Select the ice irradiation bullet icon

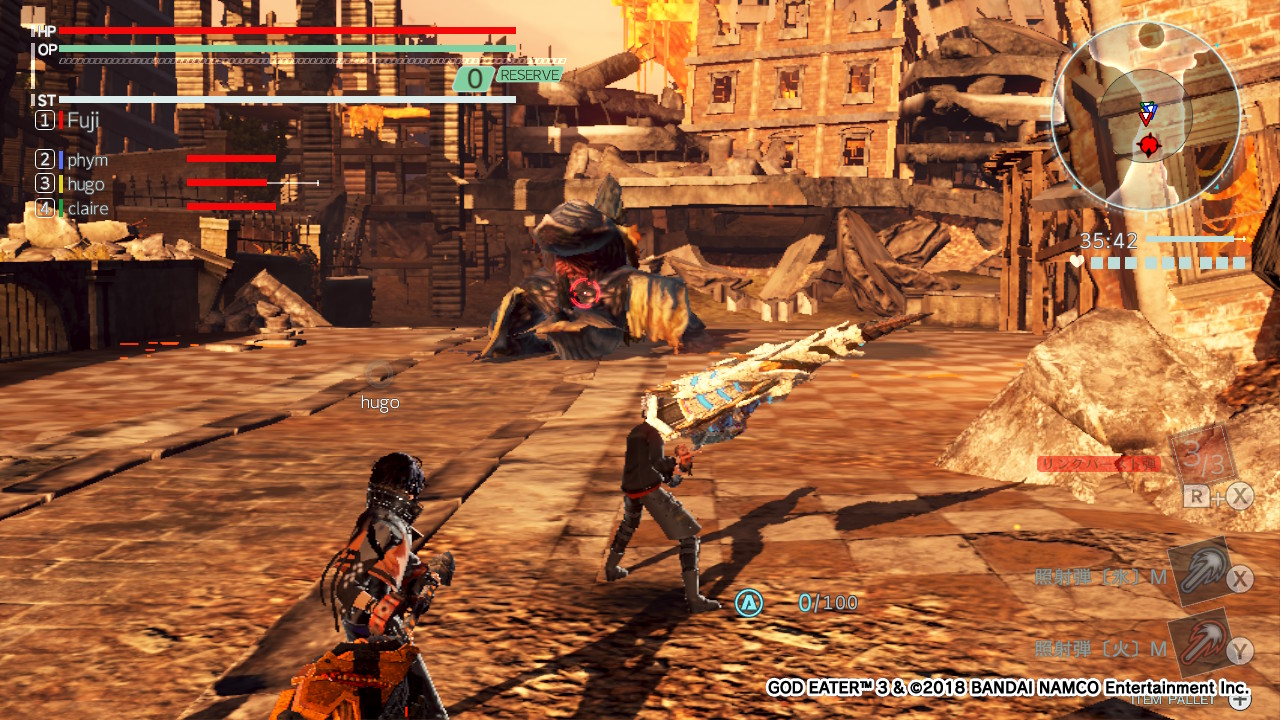[1200, 571]
